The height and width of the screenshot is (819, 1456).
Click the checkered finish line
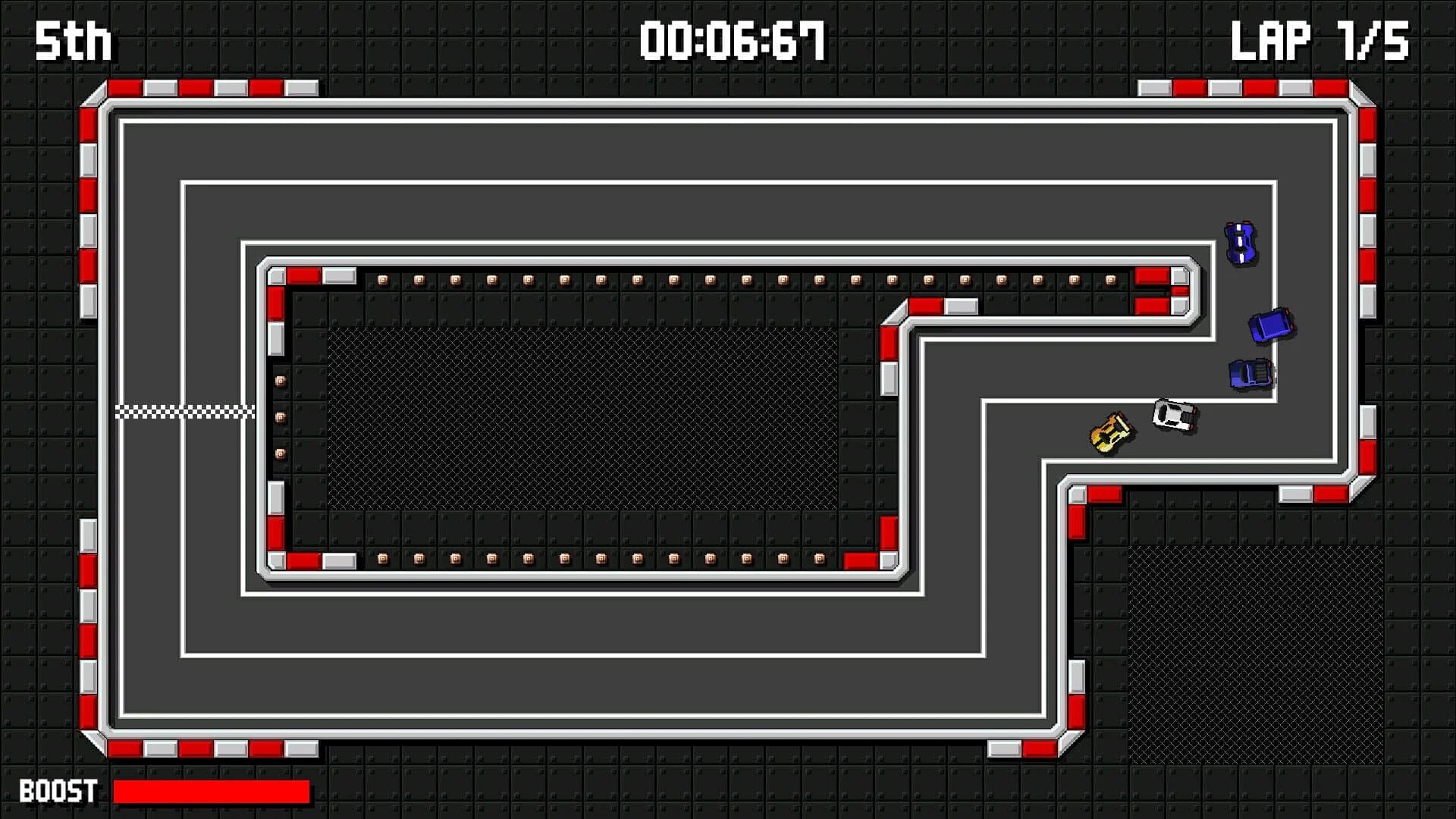click(x=185, y=410)
